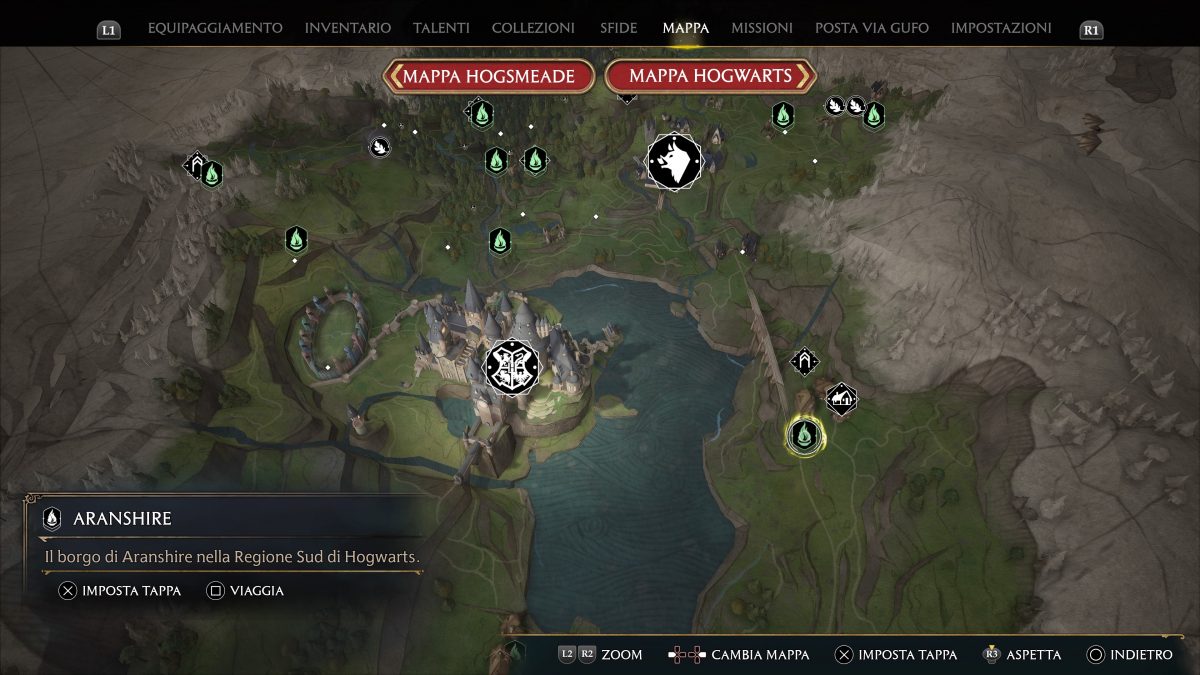Switch to the Impostazioni tab
Viewport: 1200px width, 675px height.
click(x=1001, y=28)
